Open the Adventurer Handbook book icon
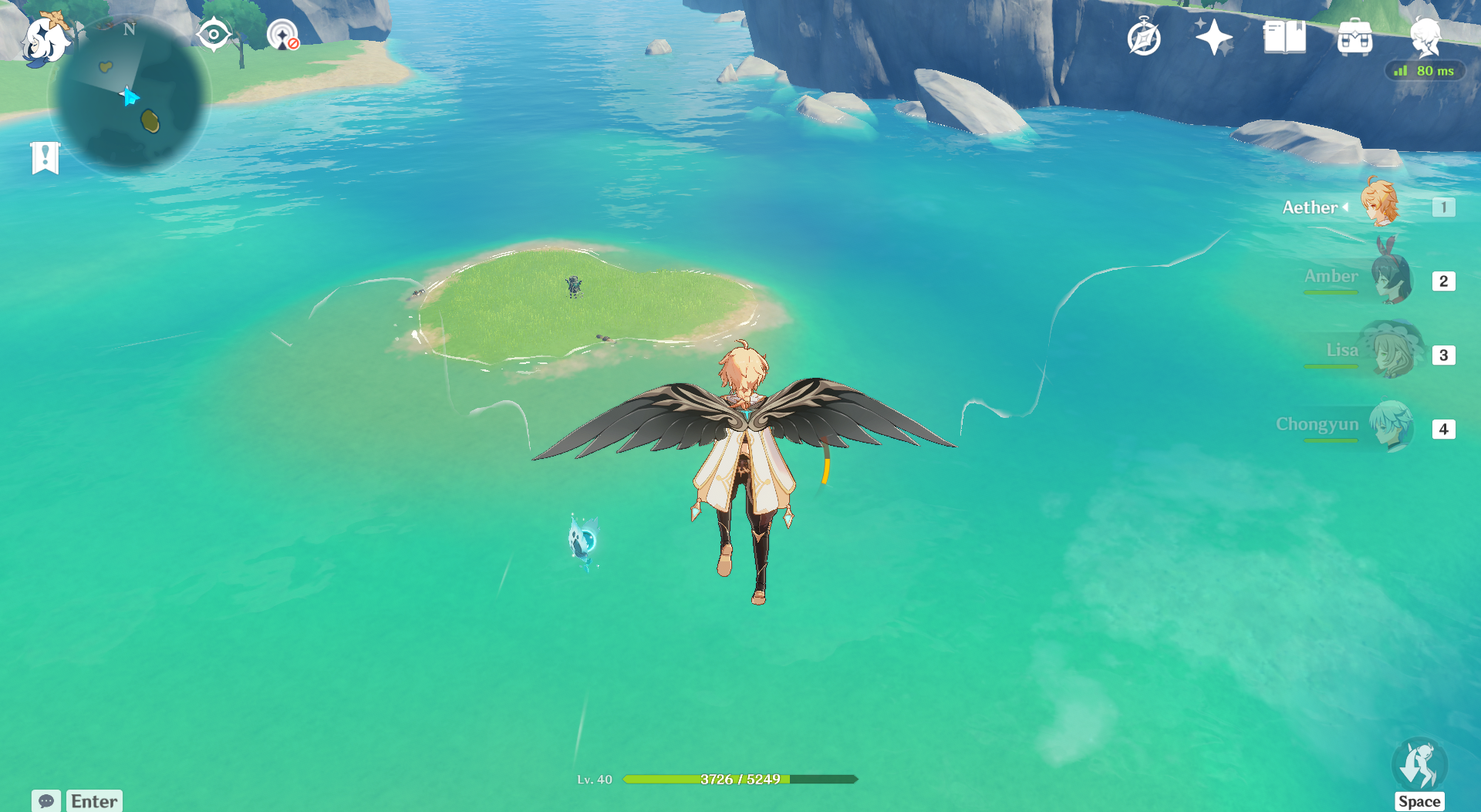Screen dimensions: 1481x812 [1284, 37]
